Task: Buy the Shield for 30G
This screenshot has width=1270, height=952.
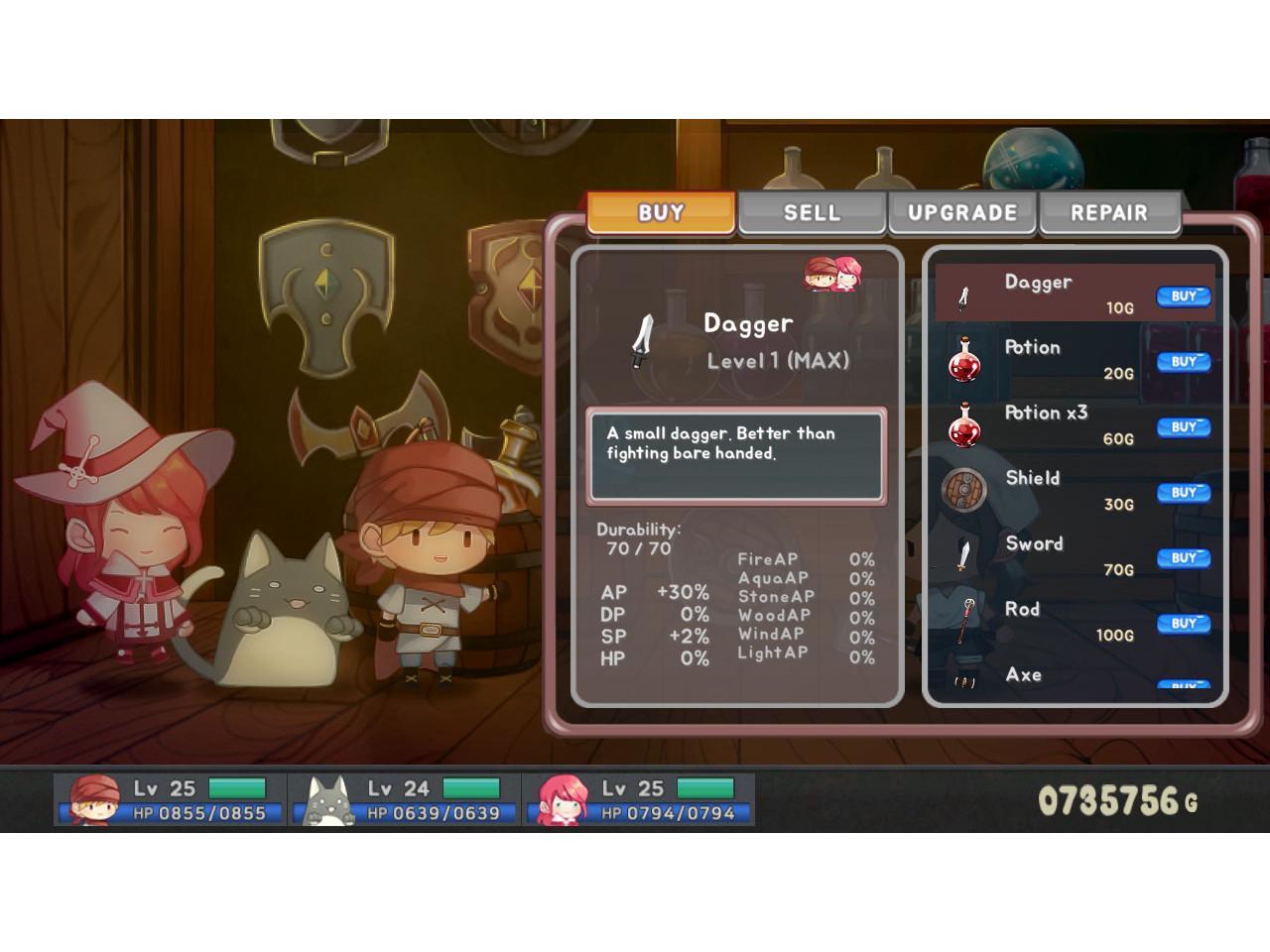Action: pos(1183,493)
